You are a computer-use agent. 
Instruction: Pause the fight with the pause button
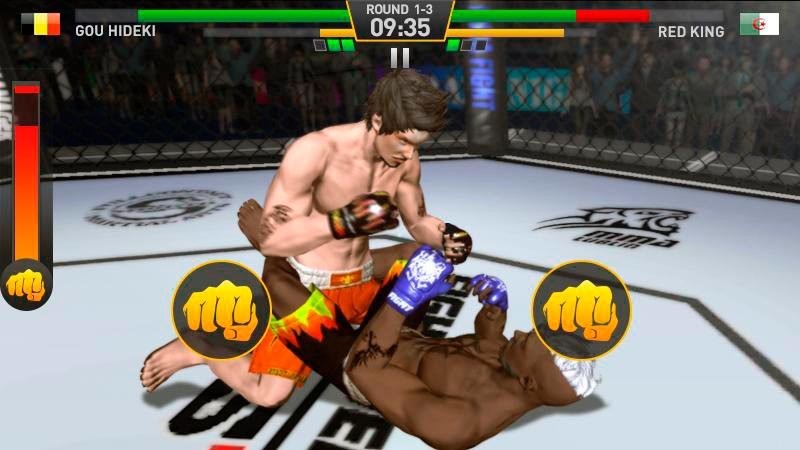tap(399, 58)
